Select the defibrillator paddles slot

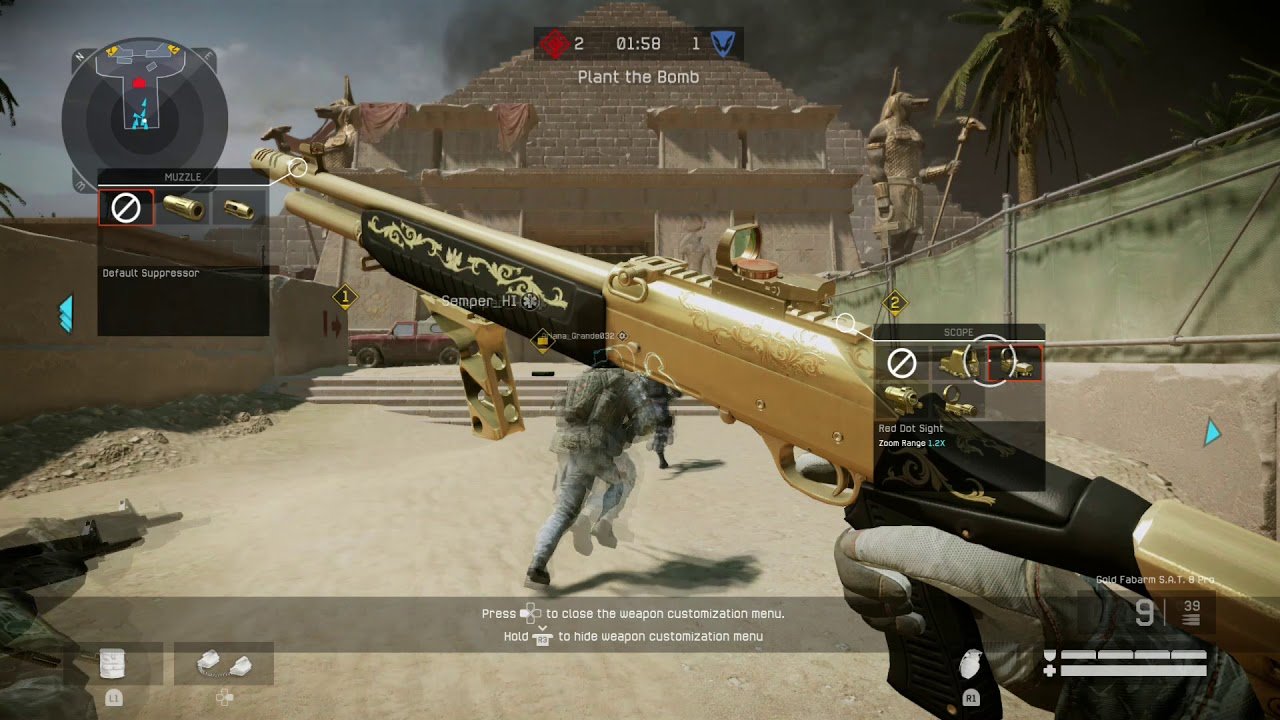[x=224, y=664]
